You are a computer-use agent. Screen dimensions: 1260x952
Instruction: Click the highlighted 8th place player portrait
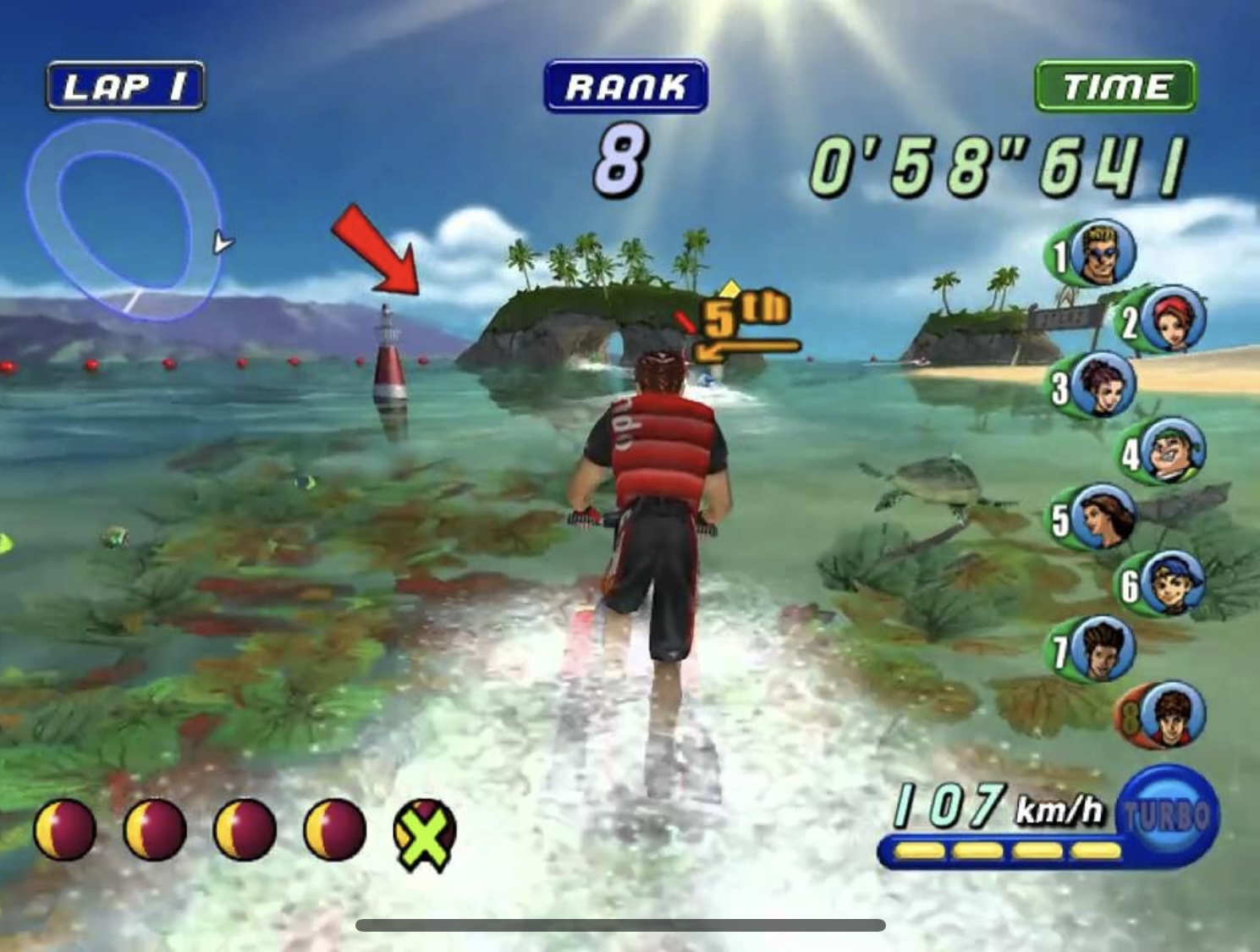click(x=1172, y=715)
